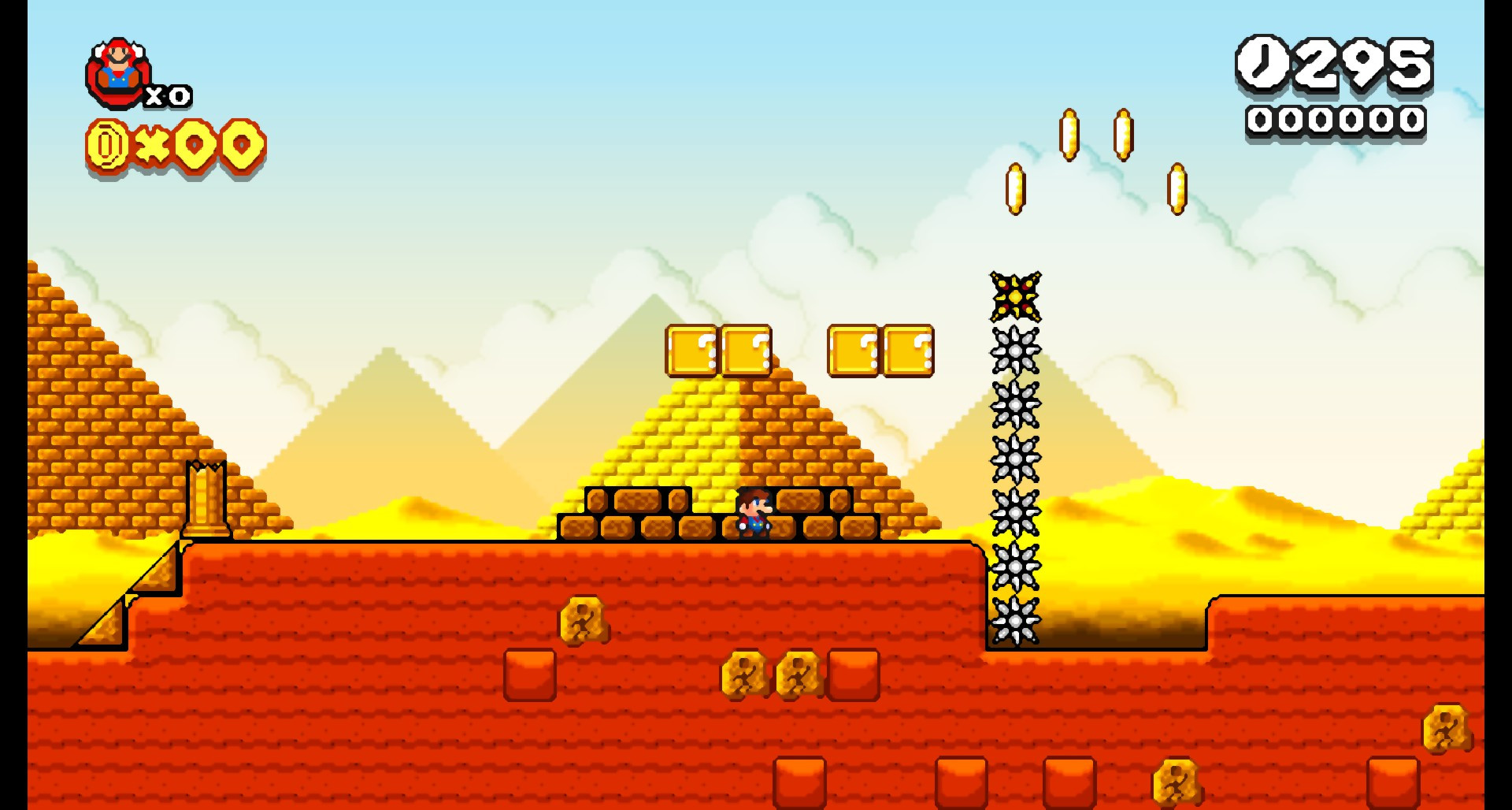Click the Mario life counter icon
The width and height of the screenshot is (1512, 810).
[x=118, y=71]
